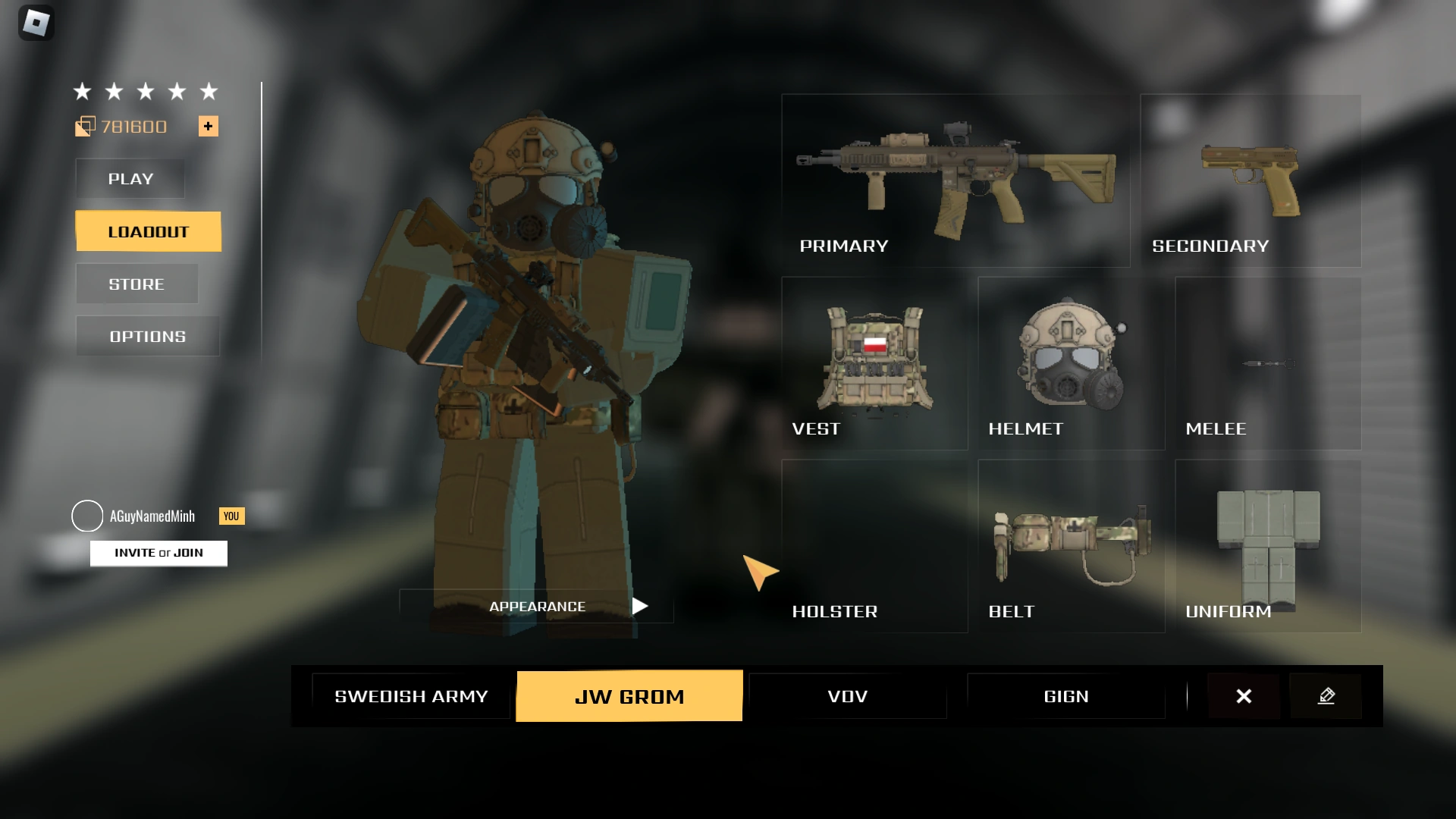
Task: Click the plus icon to add credits
Action: point(208,126)
